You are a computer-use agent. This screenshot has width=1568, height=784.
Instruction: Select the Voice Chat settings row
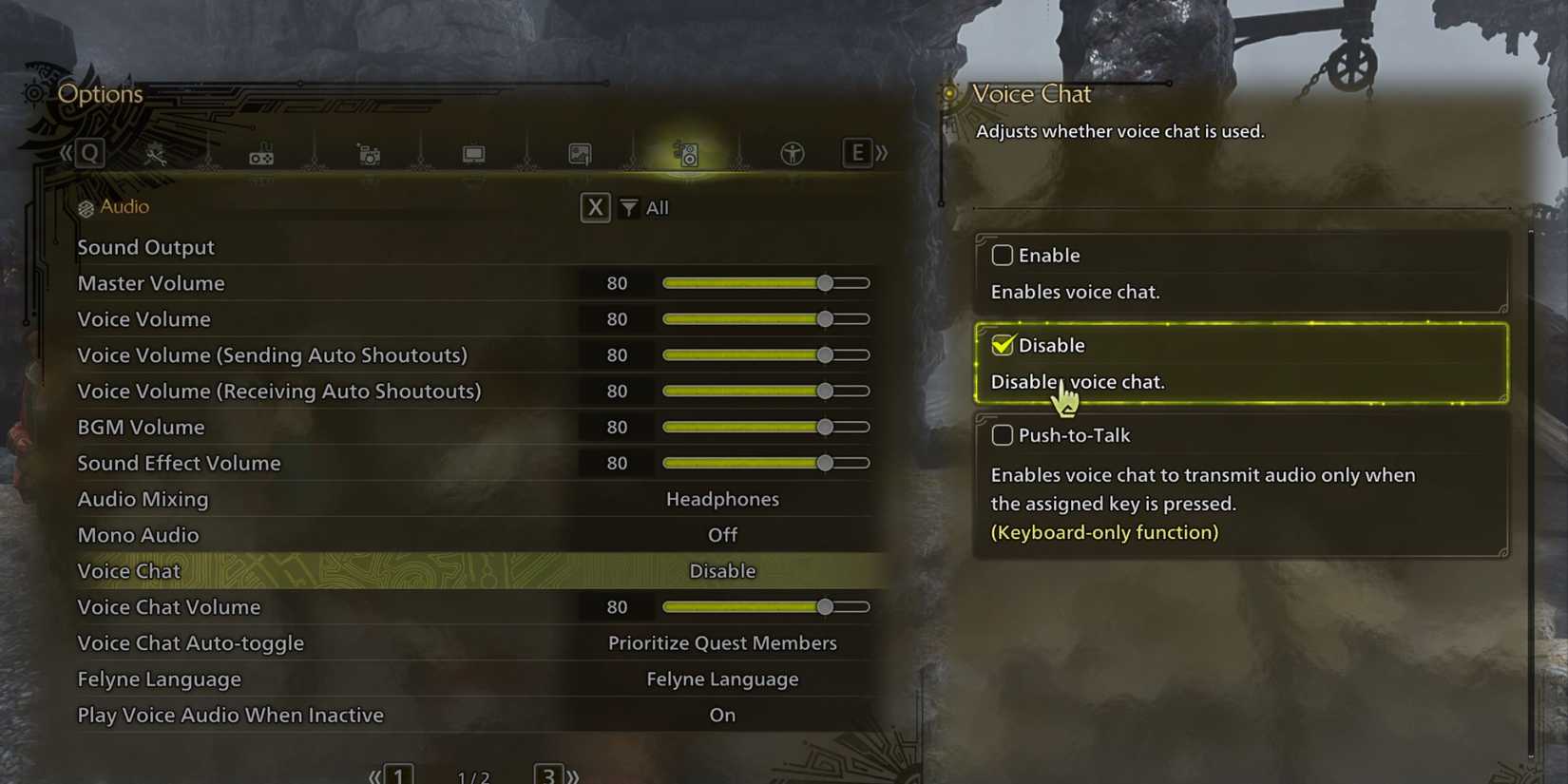475,570
